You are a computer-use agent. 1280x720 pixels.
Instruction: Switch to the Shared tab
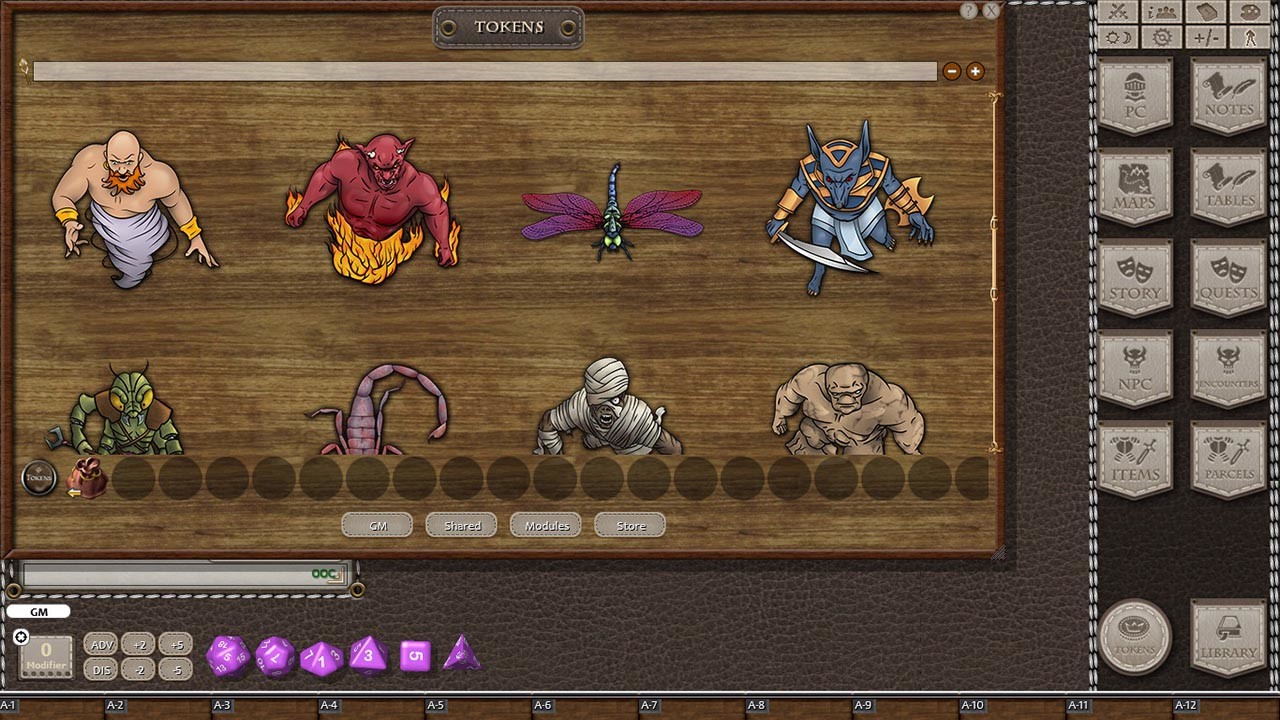tap(461, 525)
